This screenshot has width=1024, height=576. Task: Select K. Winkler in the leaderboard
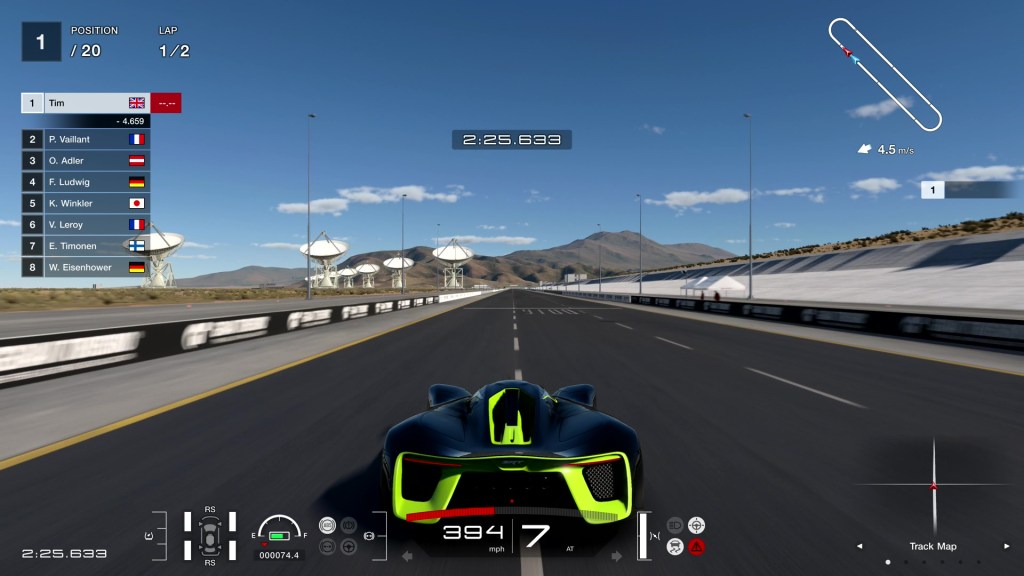click(x=85, y=203)
